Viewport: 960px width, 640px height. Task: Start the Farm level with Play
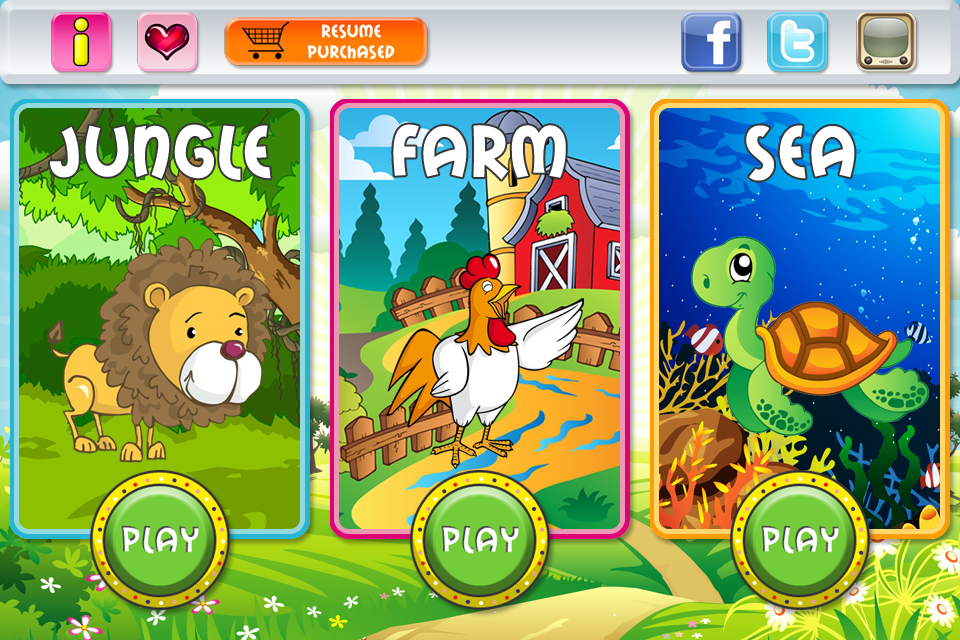point(480,540)
